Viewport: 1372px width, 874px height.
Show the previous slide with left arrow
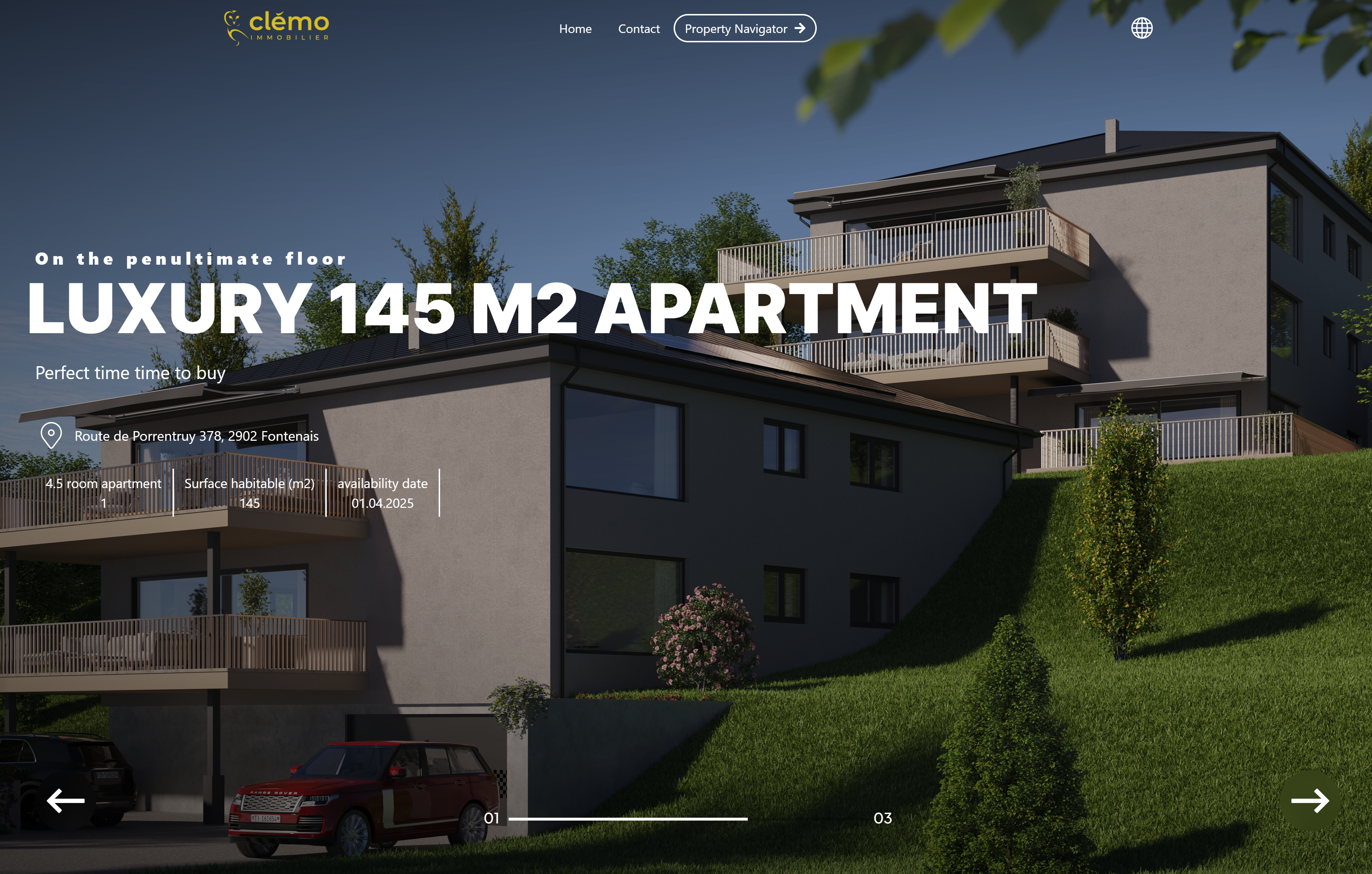click(66, 800)
